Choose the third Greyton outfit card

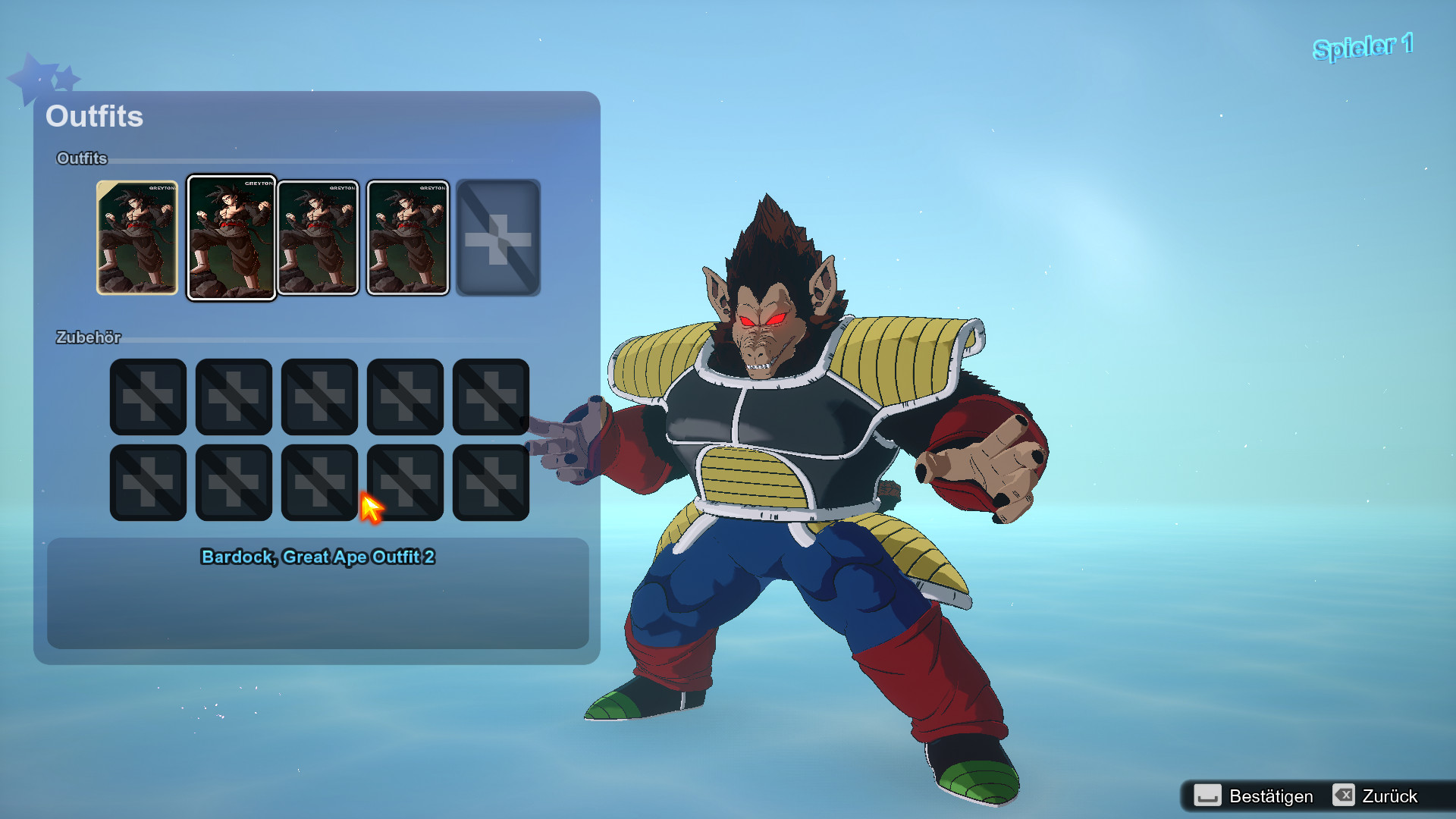[319, 237]
